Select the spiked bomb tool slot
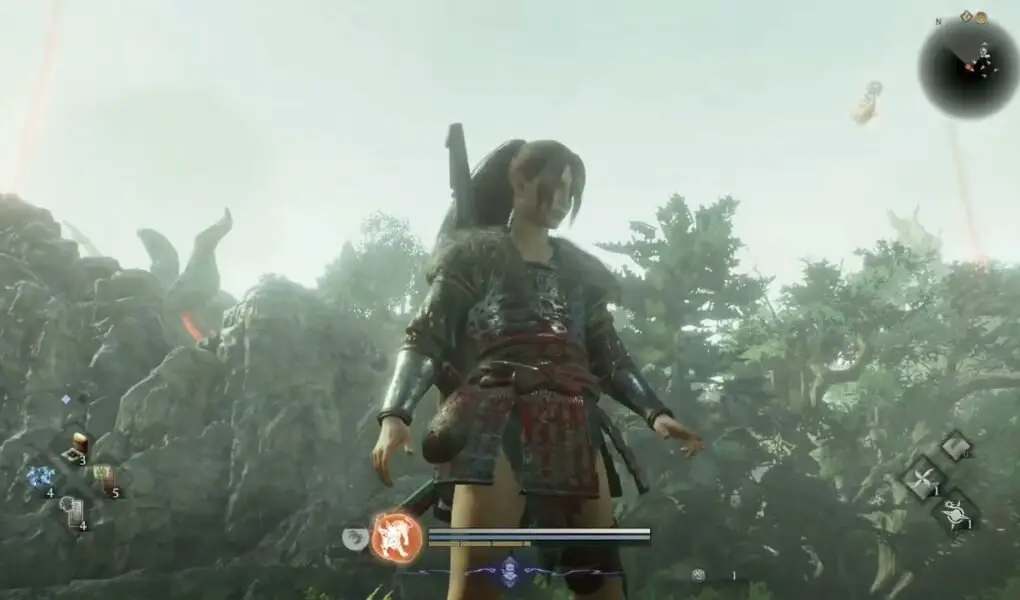Viewport: 1020px width, 600px height. [x=956, y=512]
